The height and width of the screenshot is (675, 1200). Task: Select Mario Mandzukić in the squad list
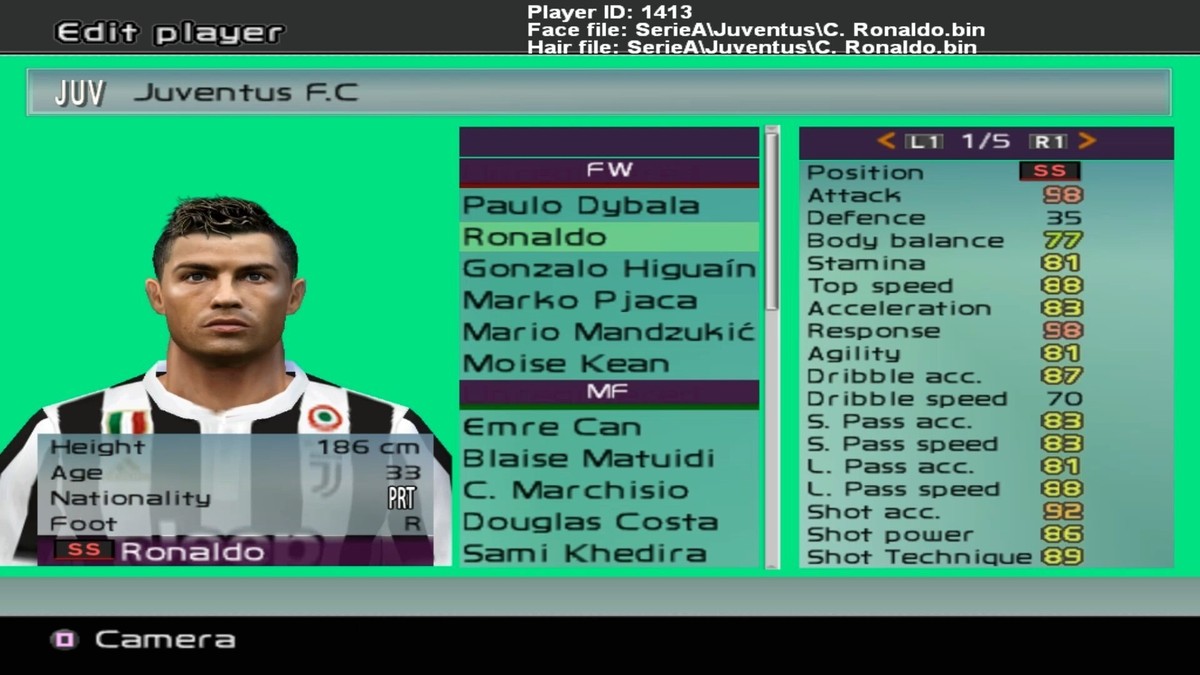click(608, 332)
